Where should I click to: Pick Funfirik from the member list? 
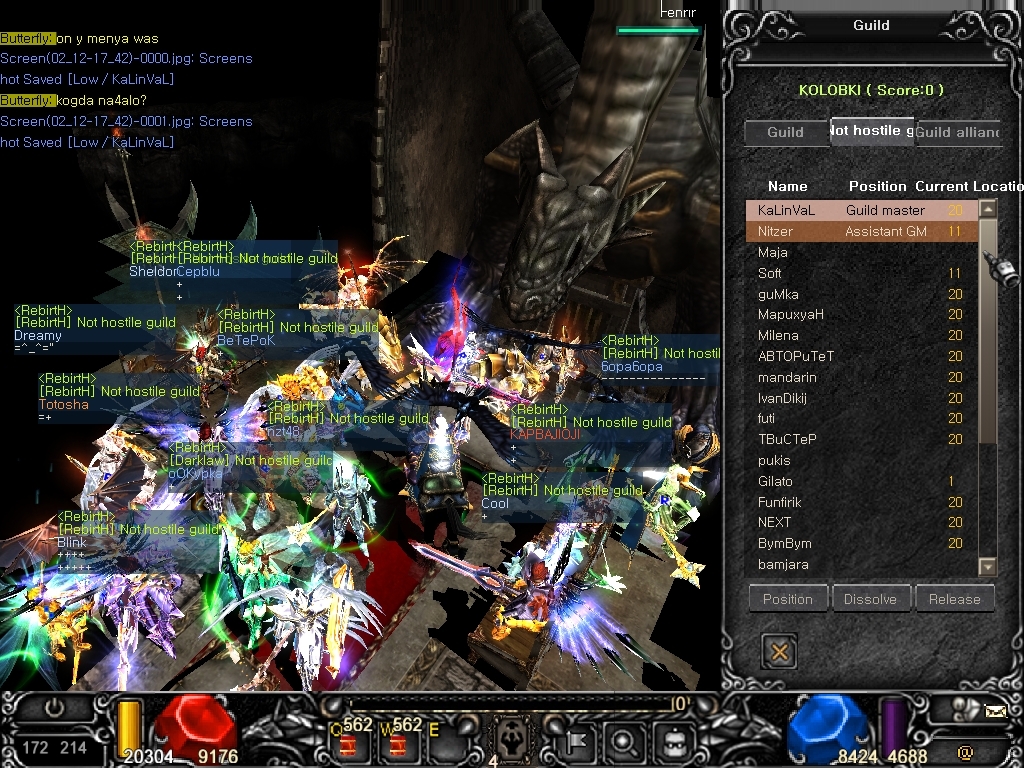(780, 502)
